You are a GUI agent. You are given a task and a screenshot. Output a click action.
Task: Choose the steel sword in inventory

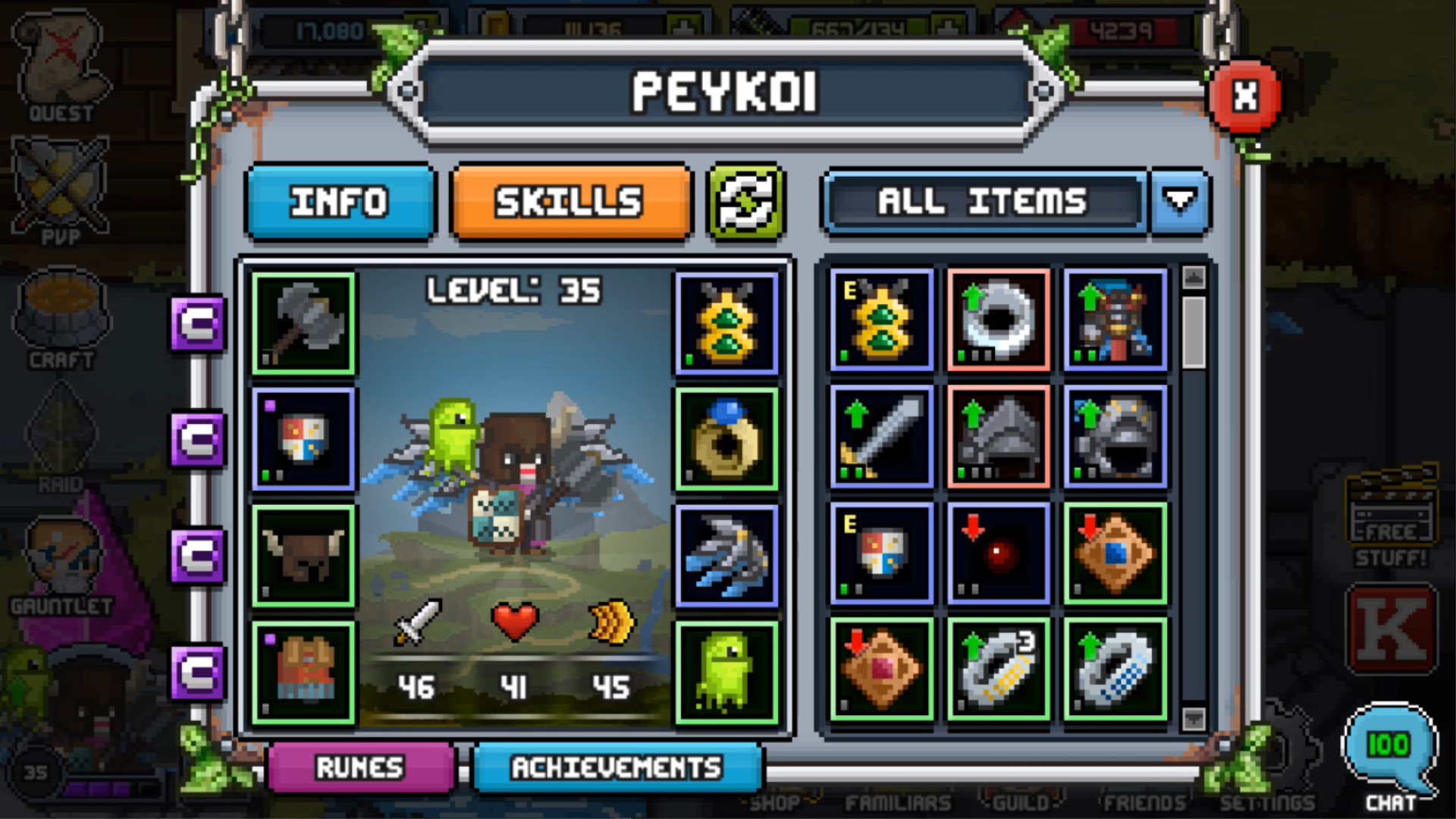click(x=881, y=437)
